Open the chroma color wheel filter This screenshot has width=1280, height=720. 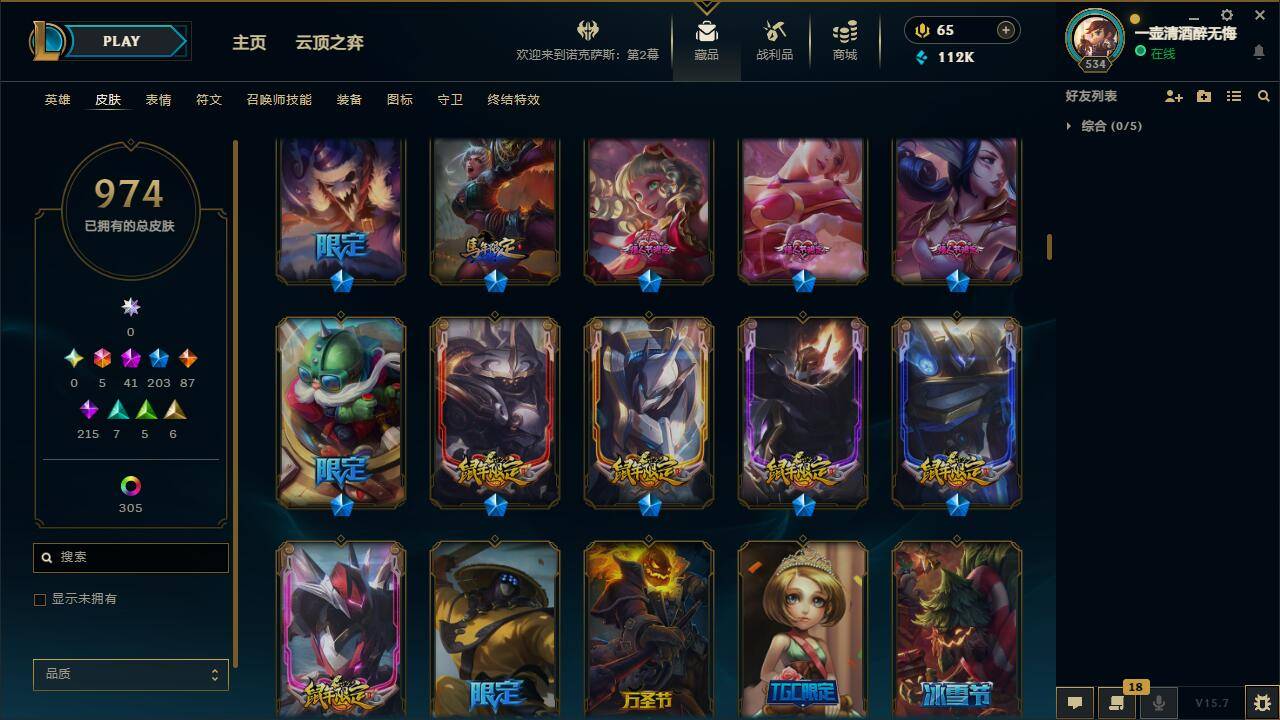tap(130, 487)
